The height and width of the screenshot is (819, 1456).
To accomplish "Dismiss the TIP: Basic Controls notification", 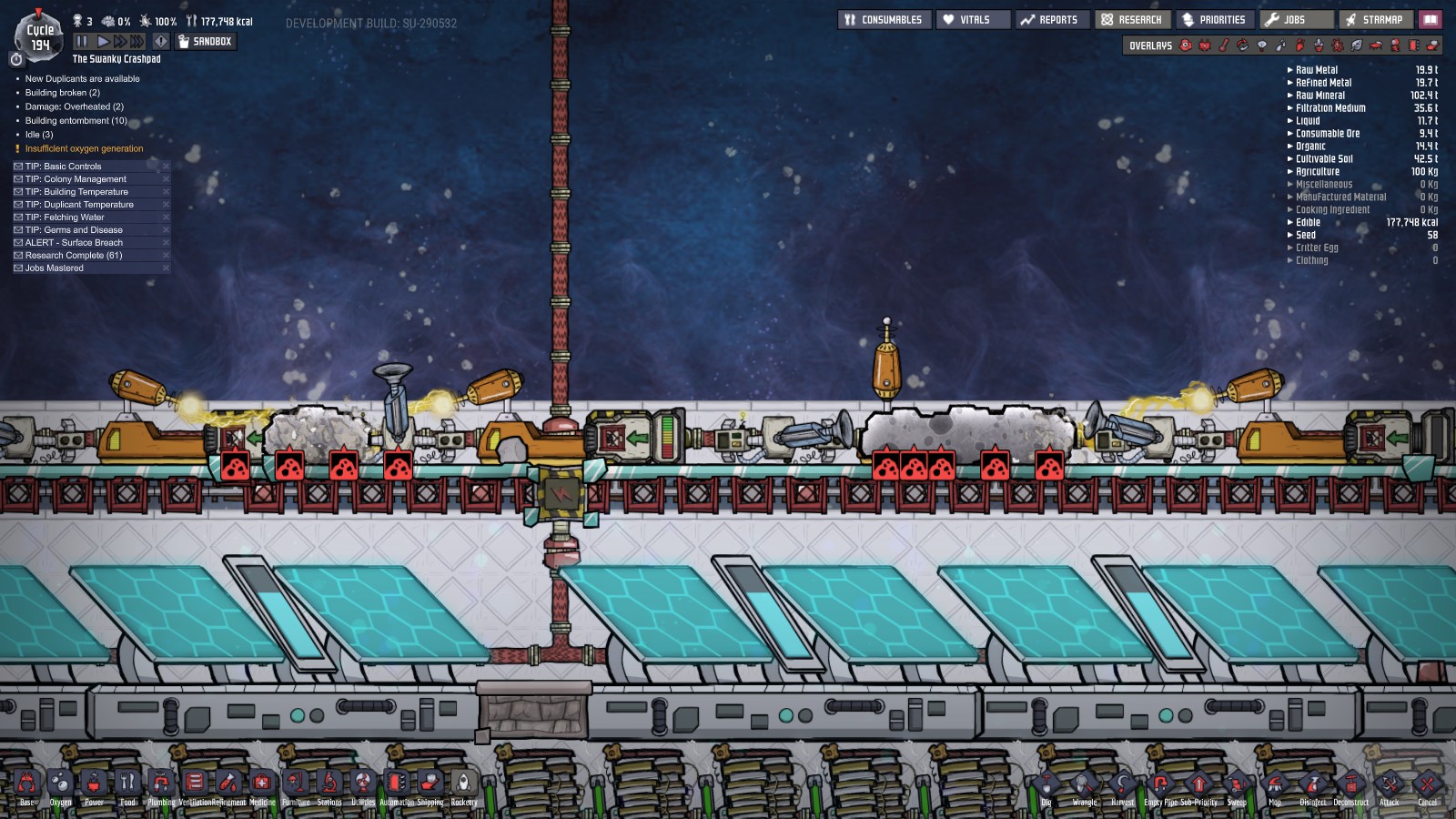I will click(167, 167).
